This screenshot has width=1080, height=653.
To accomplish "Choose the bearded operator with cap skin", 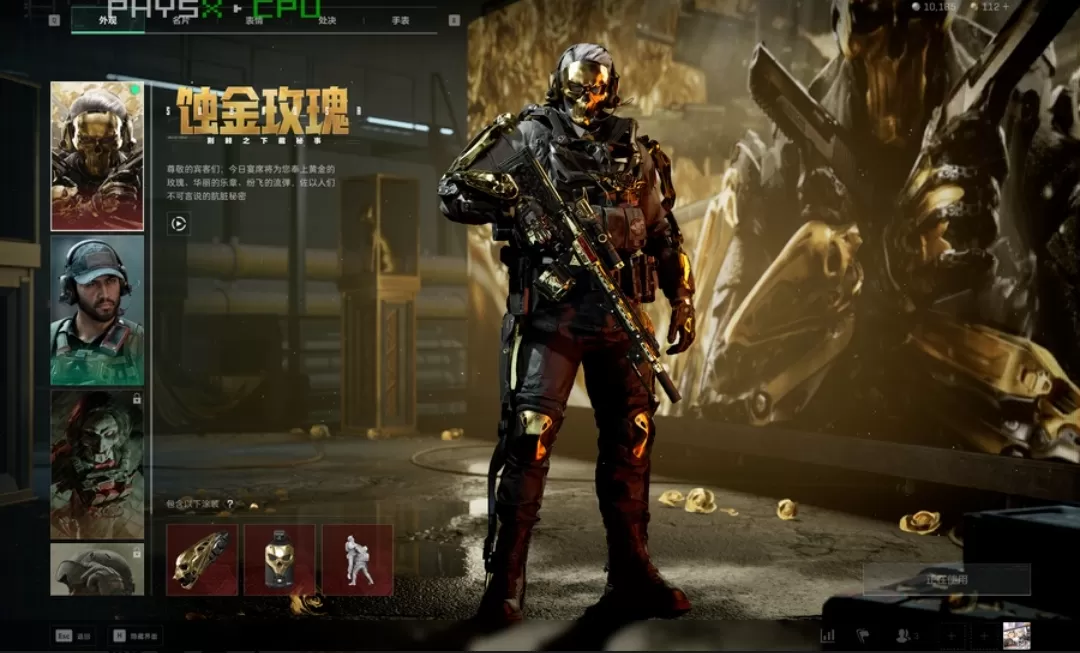I will pyautogui.click(x=97, y=310).
